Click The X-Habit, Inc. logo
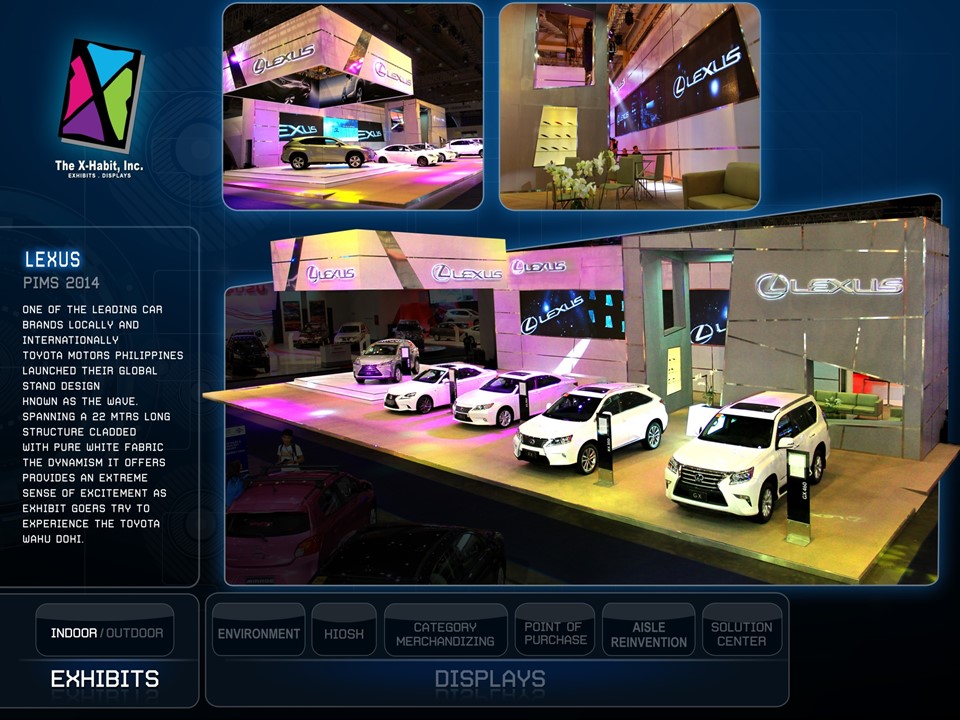This screenshot has height=720, width=960. point(99,105)
